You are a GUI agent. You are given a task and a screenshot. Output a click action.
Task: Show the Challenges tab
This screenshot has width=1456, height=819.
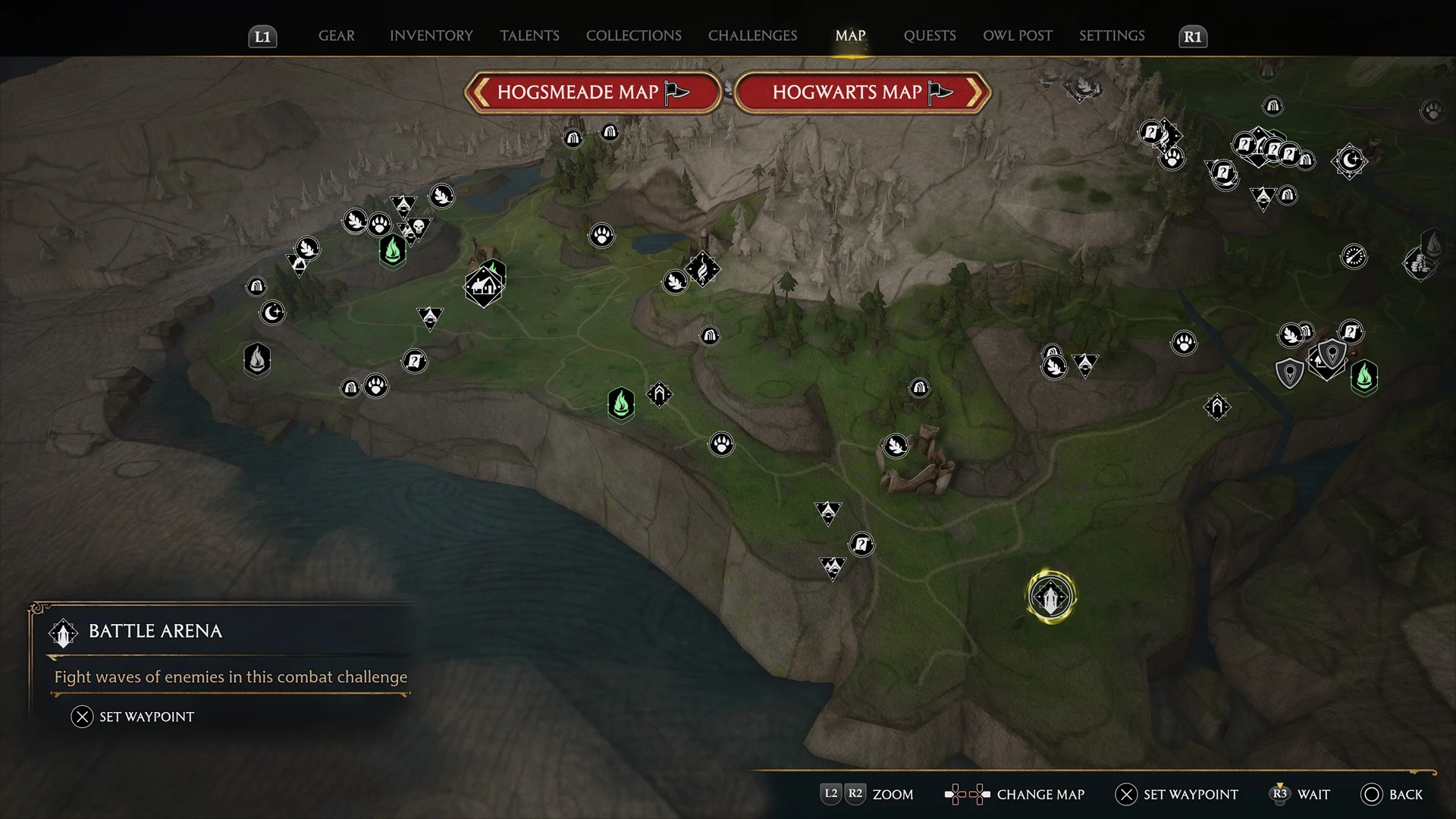click(752, 36)
